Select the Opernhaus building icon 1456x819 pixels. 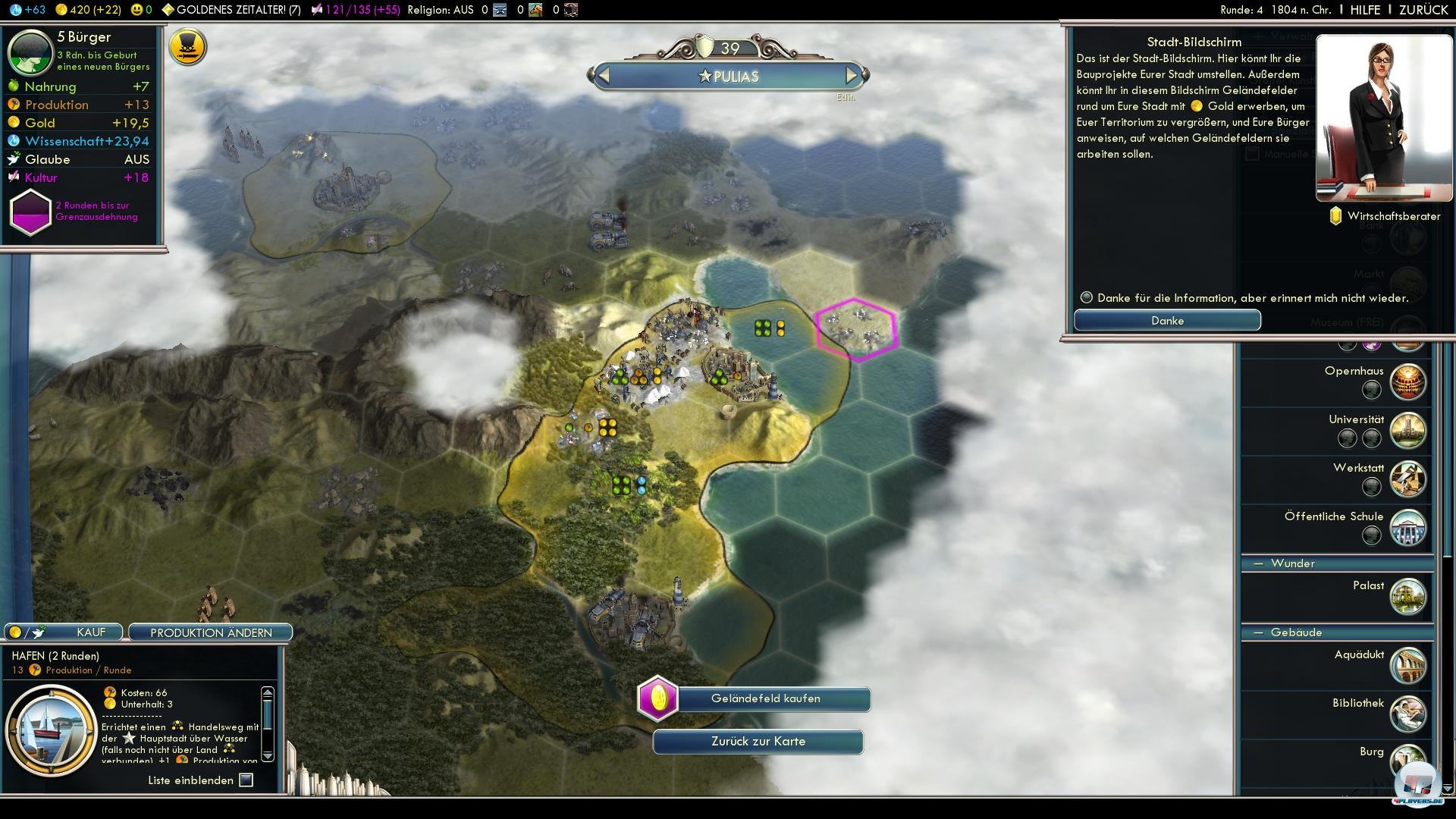1407,381
